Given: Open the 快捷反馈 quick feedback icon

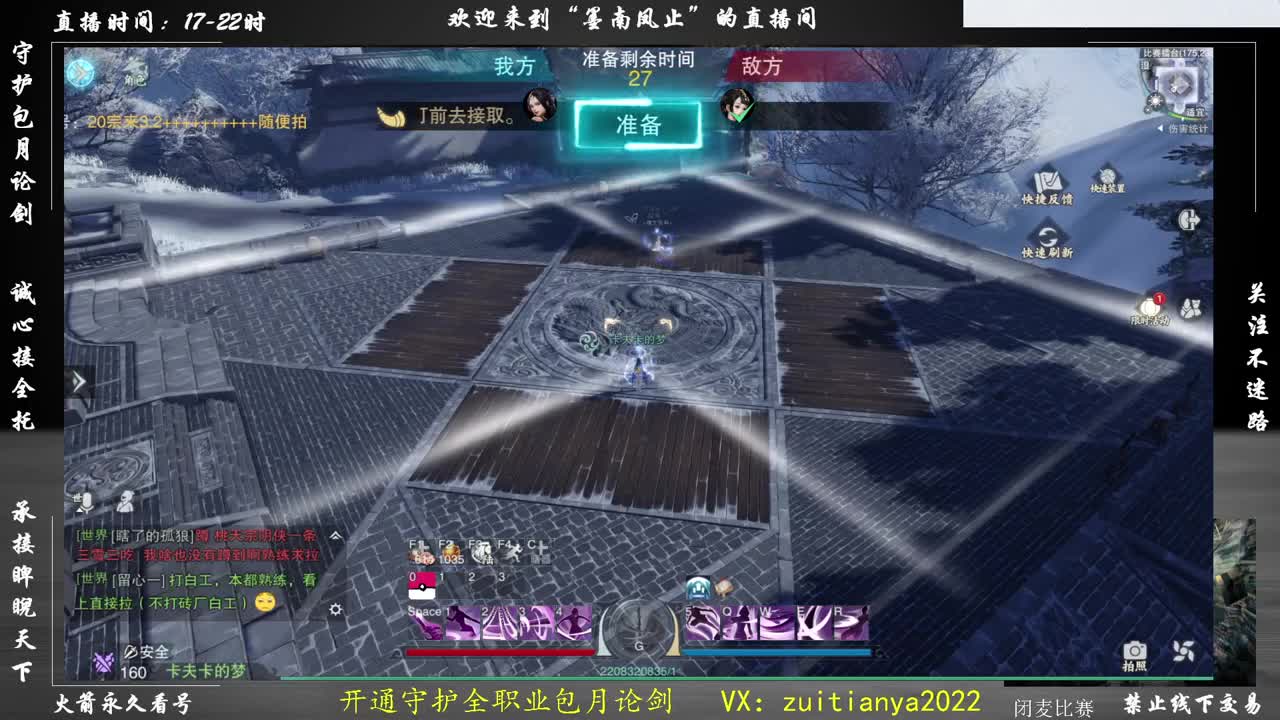Looking at the screenshot, I should [1046, 179].
